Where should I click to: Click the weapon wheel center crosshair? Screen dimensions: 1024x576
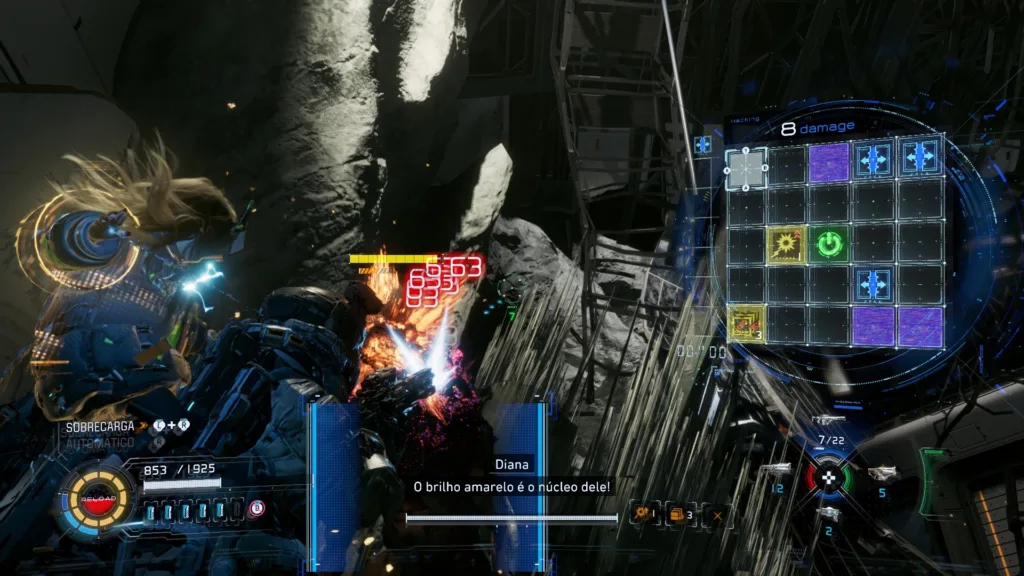828,477
